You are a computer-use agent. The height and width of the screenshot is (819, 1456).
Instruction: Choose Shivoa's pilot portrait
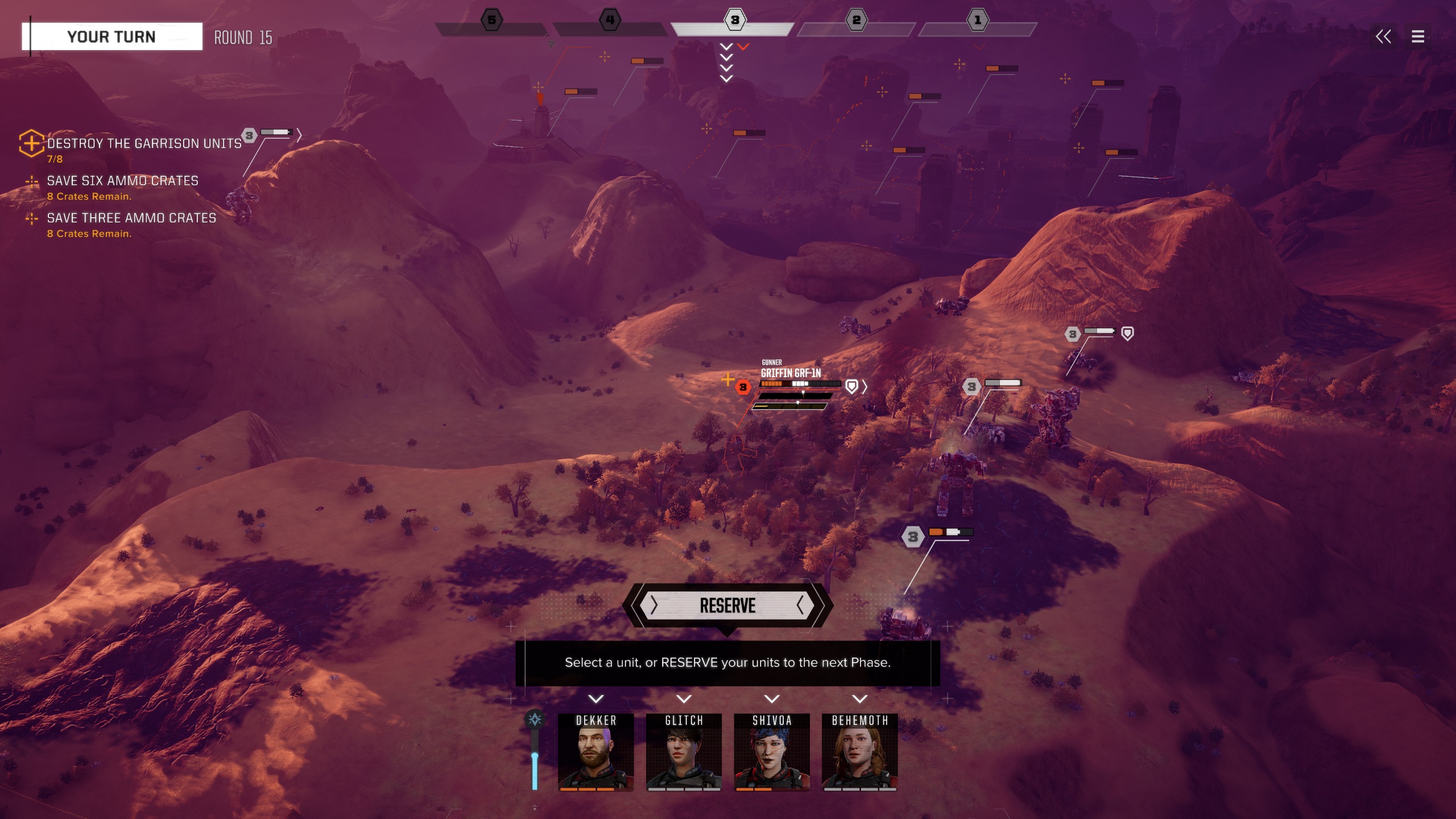(x=772, y=752)
